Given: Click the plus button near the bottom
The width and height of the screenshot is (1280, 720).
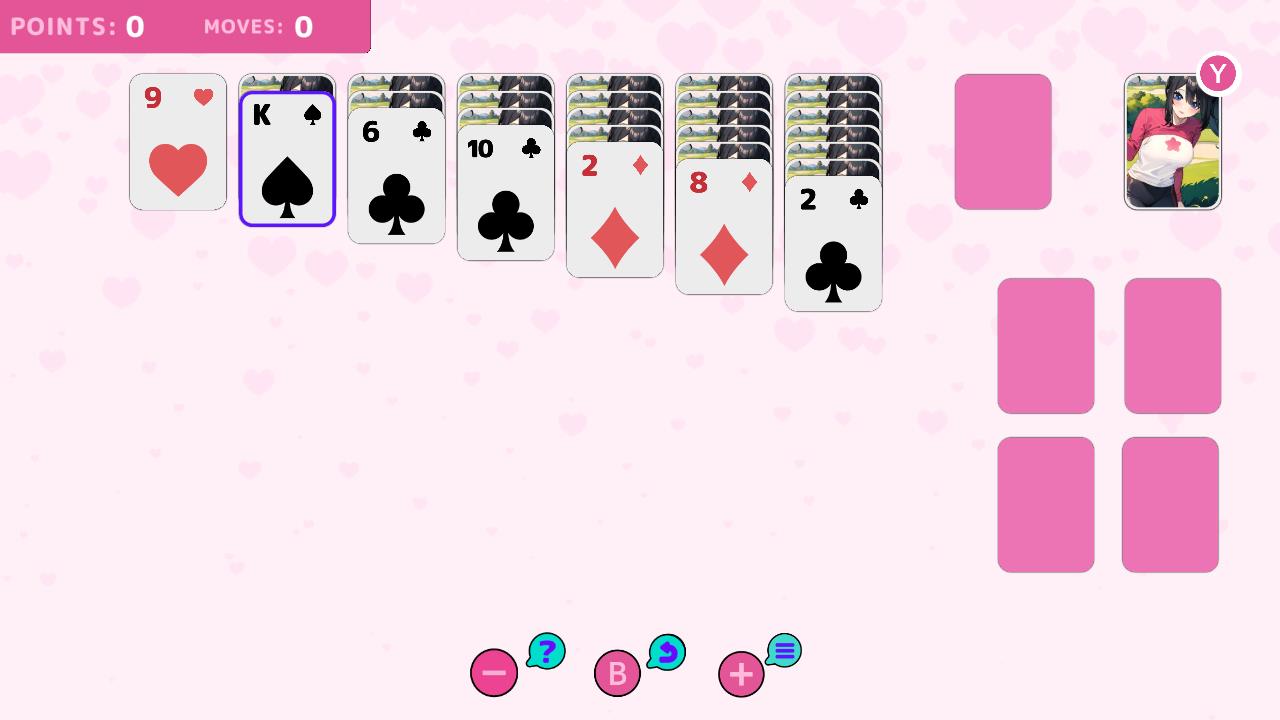Looking at the screenshot, I should [740, 673].
